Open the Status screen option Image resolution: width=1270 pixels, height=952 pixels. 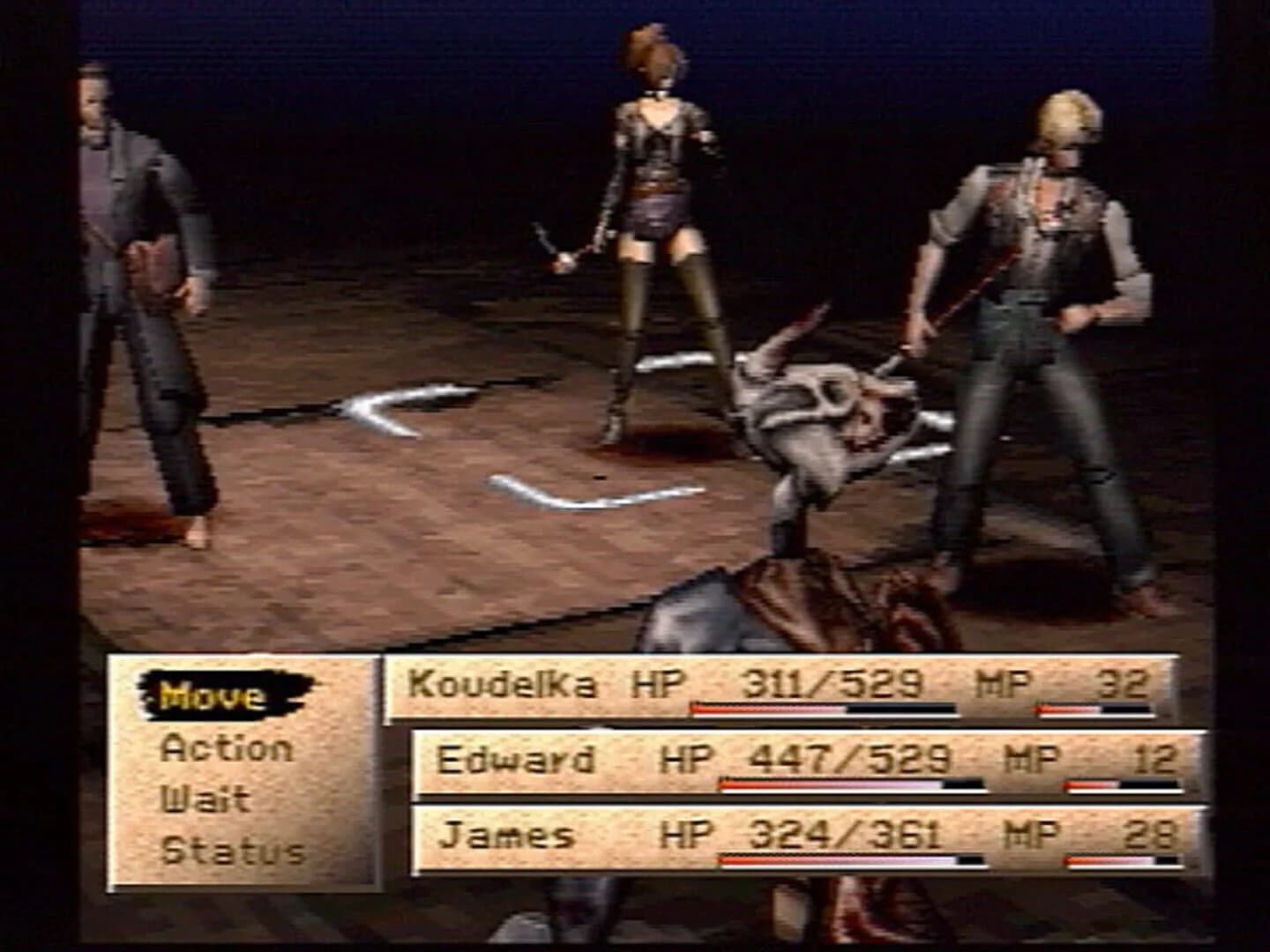[234, 849]
